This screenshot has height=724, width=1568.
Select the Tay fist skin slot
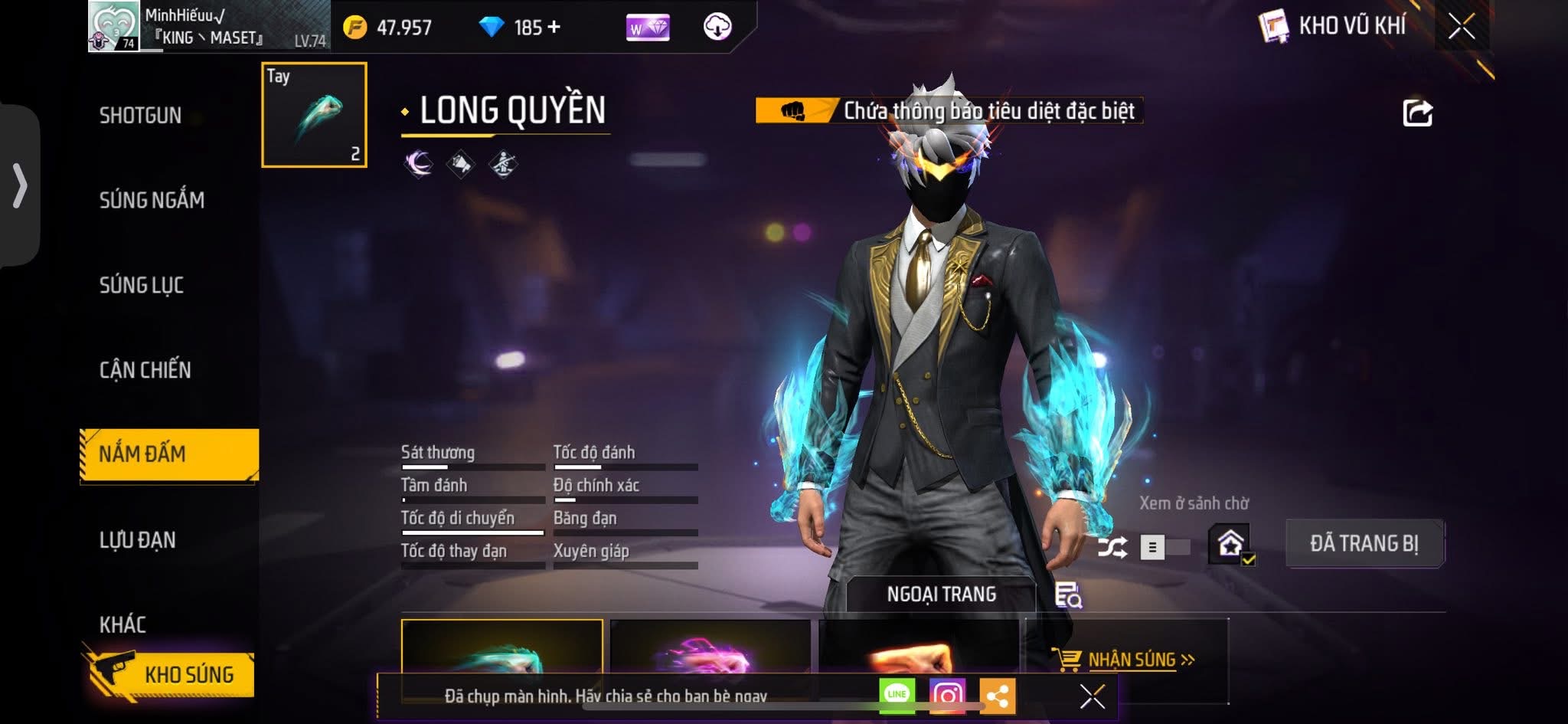point(314,115)
